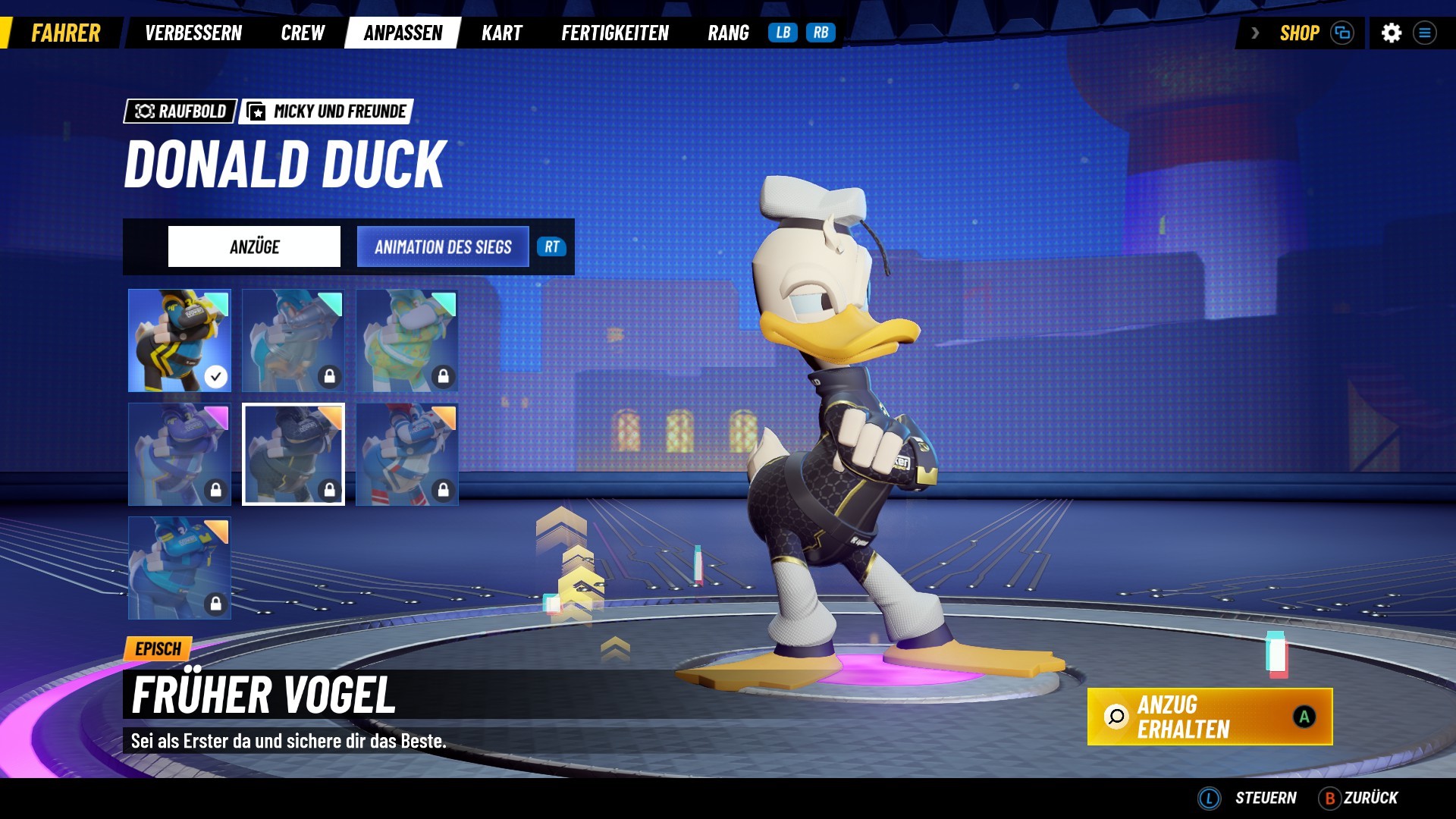
Task: Open the Fertigkeiten tab
Action: (615, 33)
